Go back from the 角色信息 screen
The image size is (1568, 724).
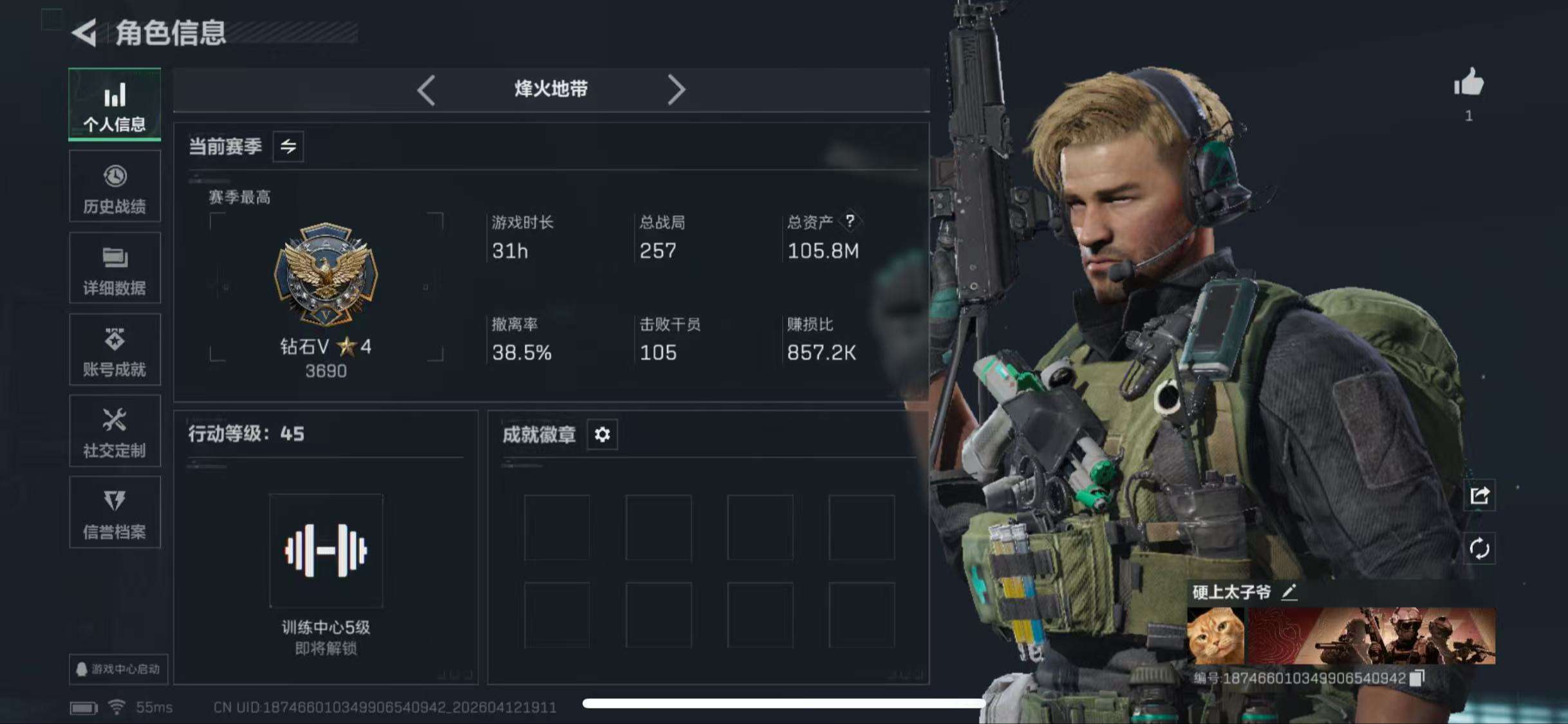pos(85,33)
